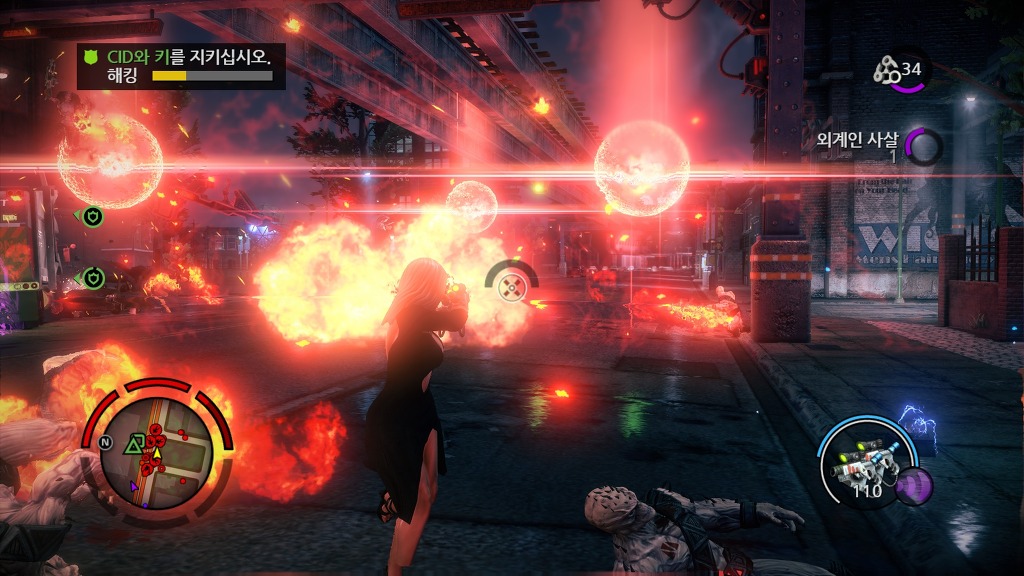Activate the purple super power orb
Image resolution: width=1024 pixels, height=576 pixels.
(913, 487)
